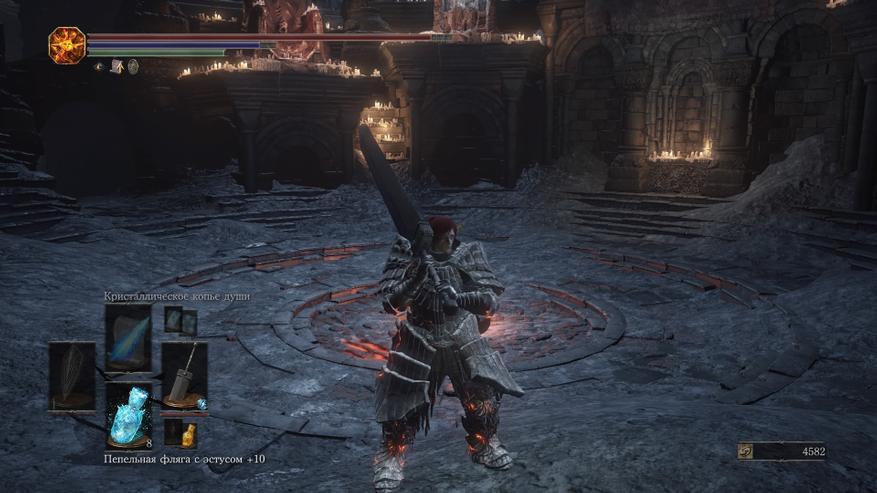This screenshot has width=877, height=493.
Task: Inspect the round coin status effect icon
Action: 133,66
